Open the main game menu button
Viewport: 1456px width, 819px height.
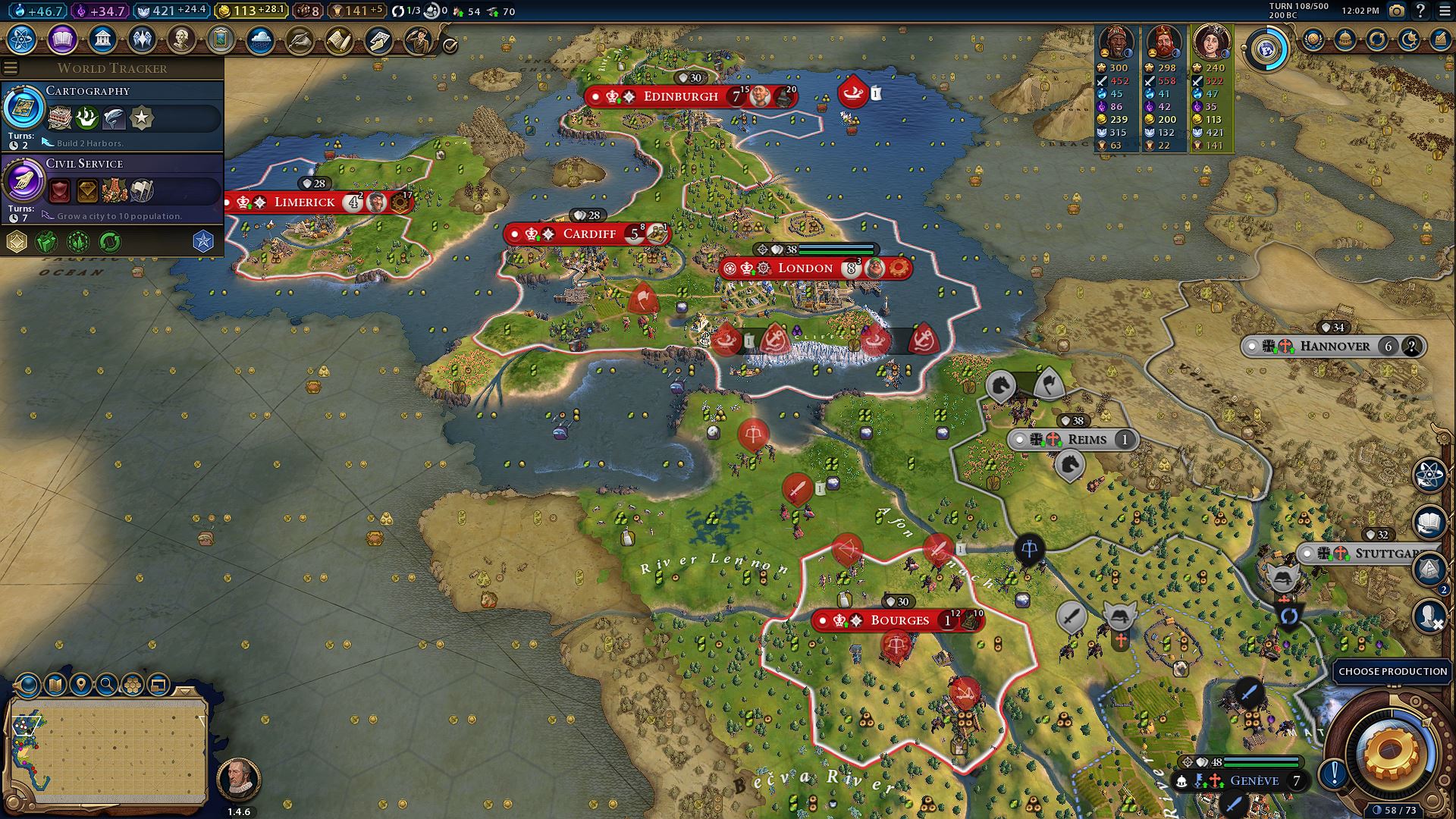click(x=1443, y=11)
